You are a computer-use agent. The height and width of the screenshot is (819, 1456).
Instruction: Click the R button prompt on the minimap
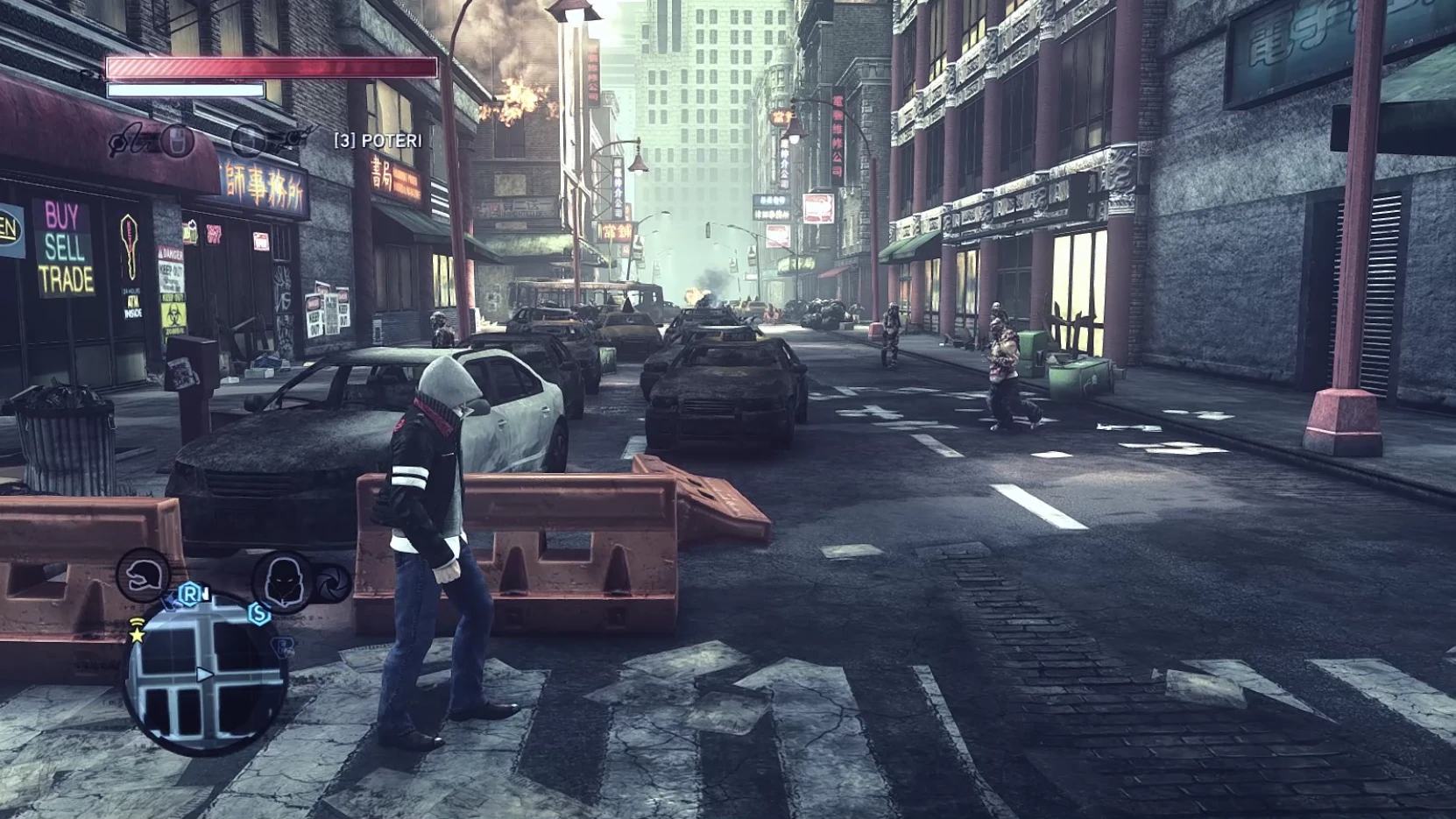[x=191, y=595]
